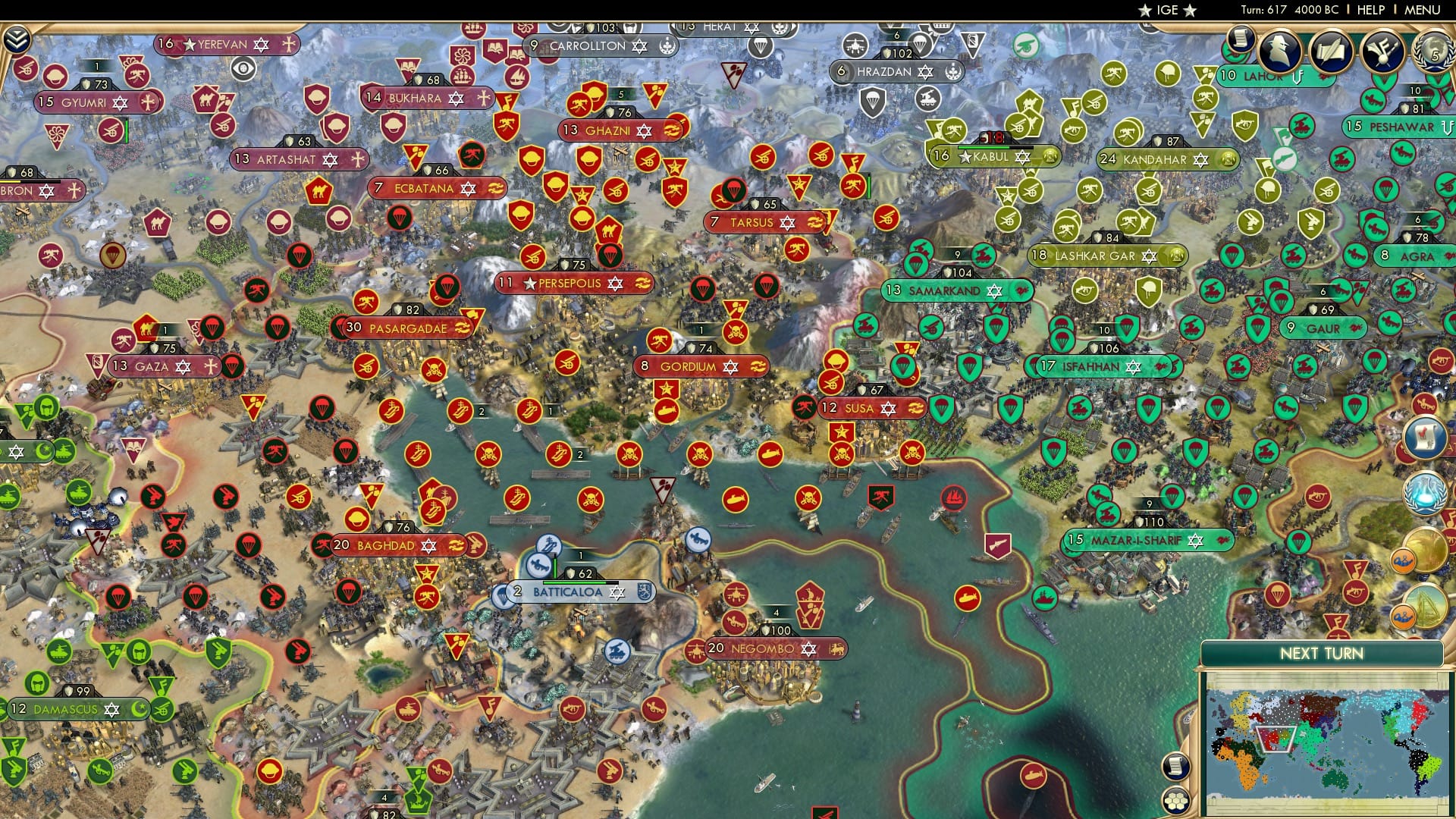Open the Espionage overview spy icon
This screenshot has width=1456, height=819.
(1280, 51)
